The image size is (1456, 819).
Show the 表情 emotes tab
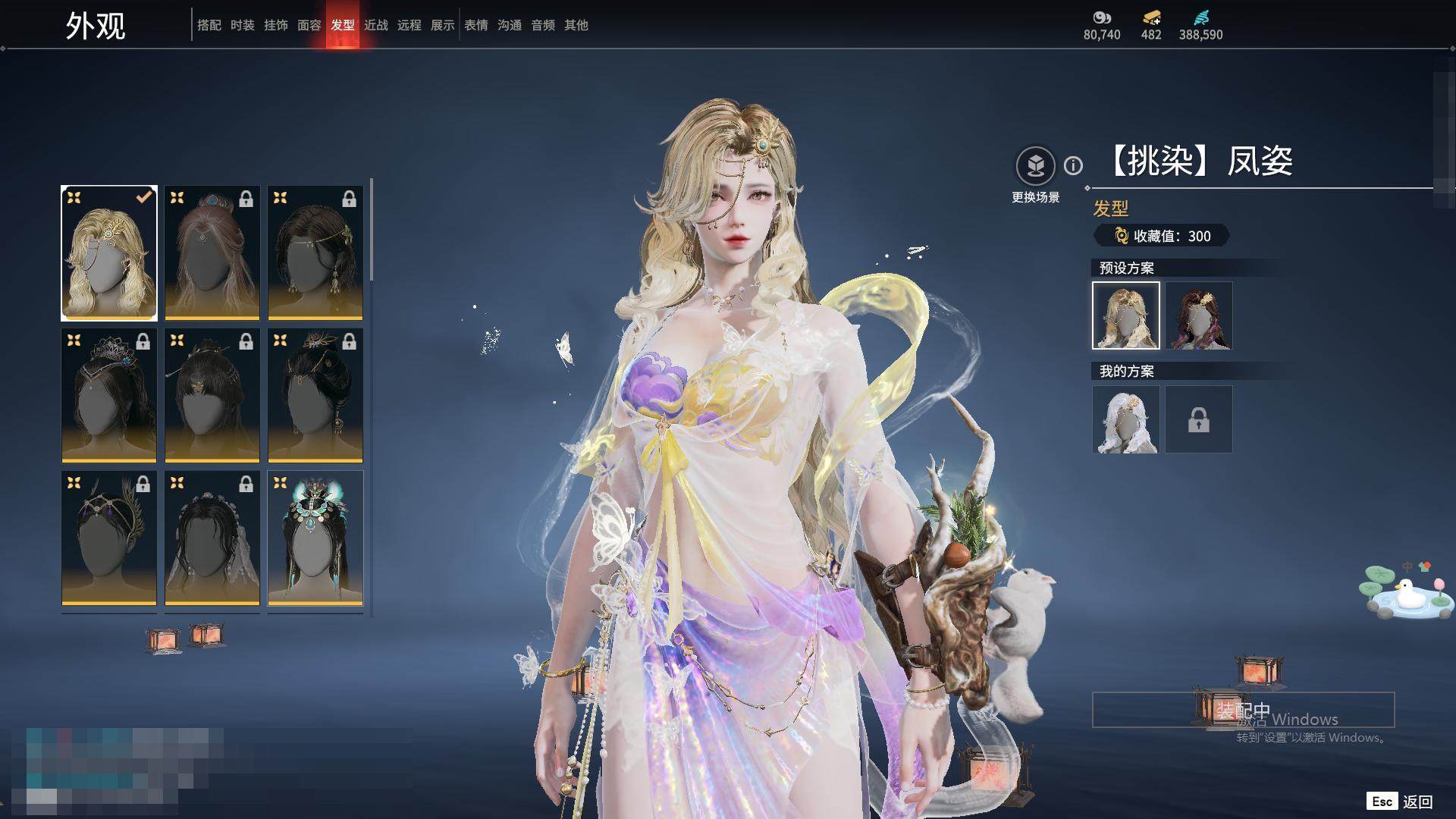[x=475, y=25]
